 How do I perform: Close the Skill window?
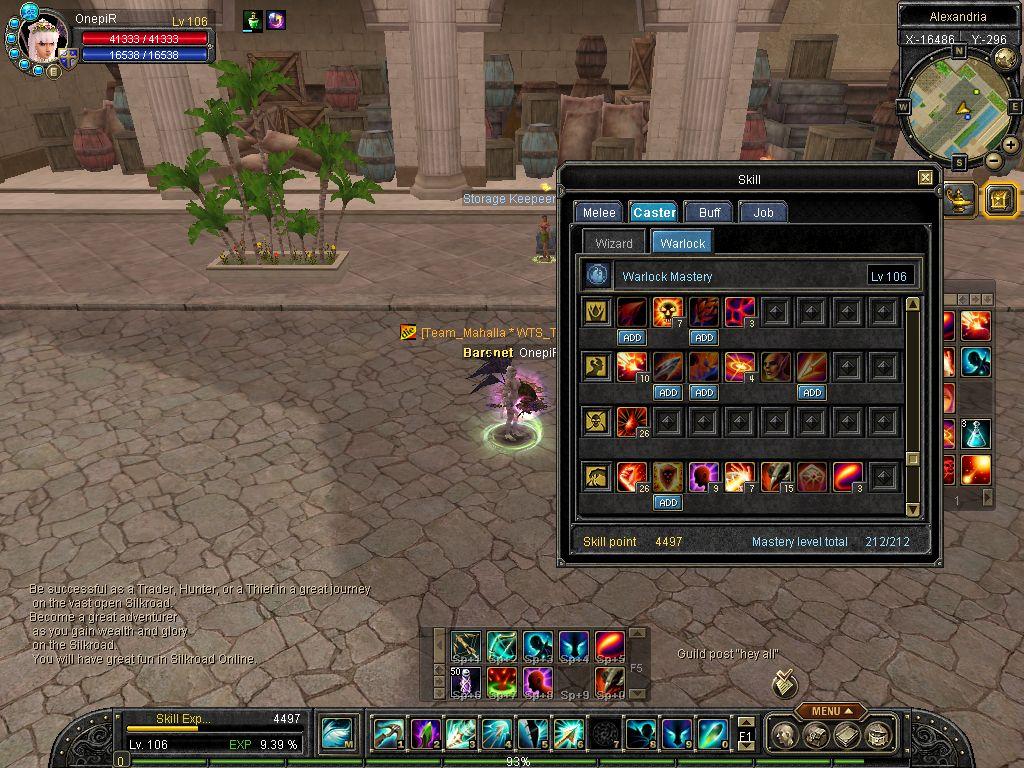point(925,178)
